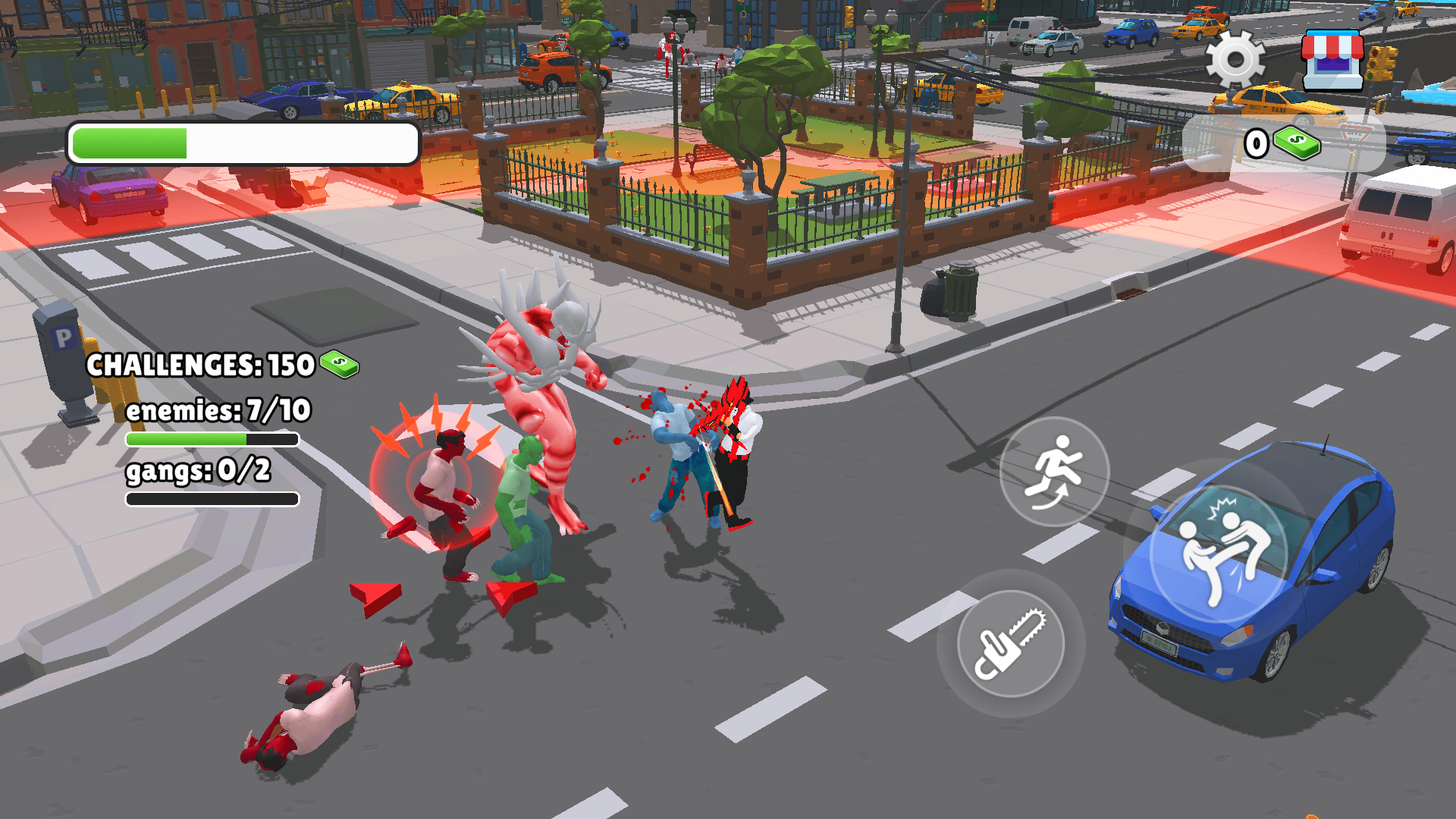Click the money icon next to CHALLENGES: 150
This screenshot has width=1456, height=819.
(340, 366)
